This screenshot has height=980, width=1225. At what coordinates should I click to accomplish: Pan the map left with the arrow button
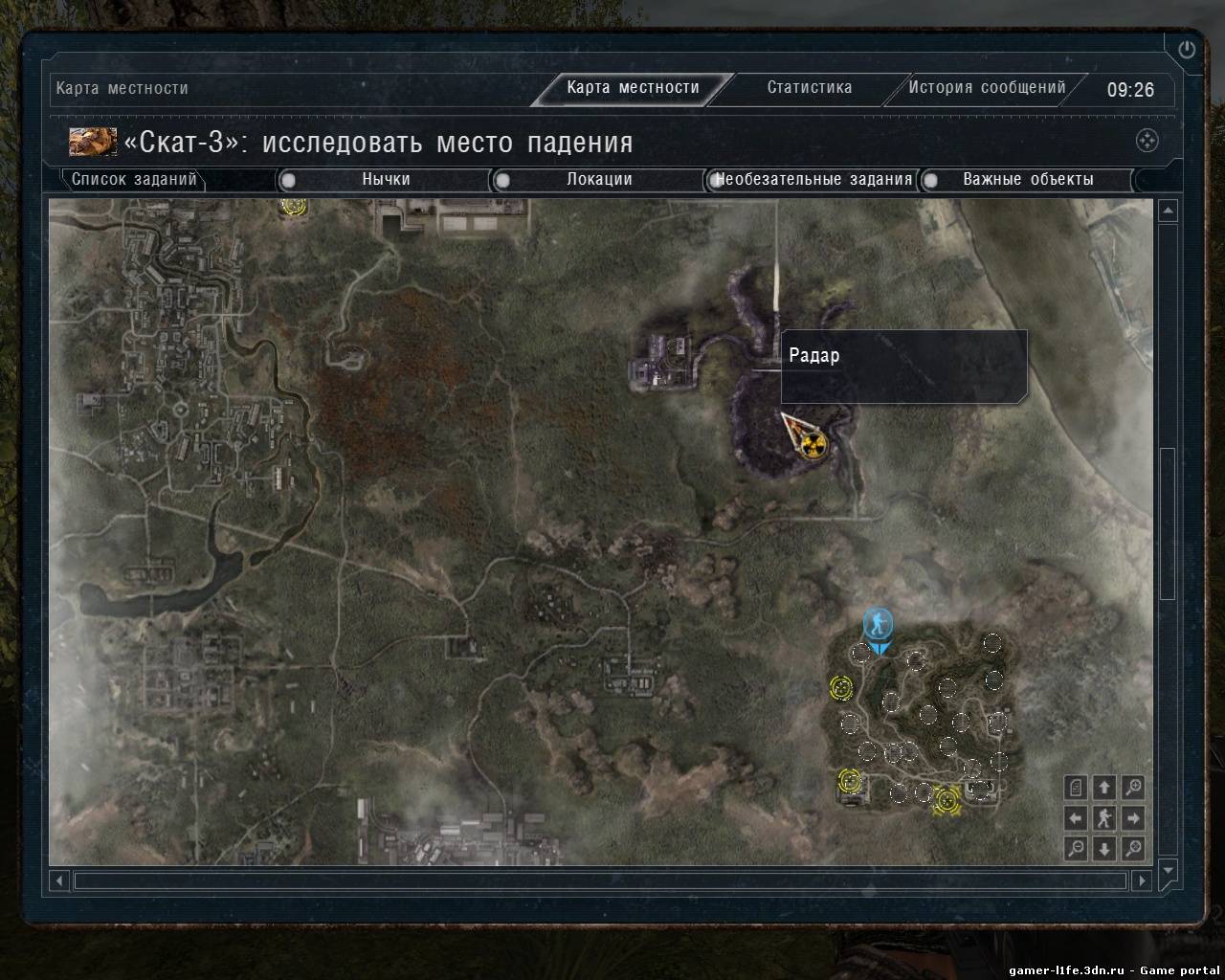pos(1076,818)
